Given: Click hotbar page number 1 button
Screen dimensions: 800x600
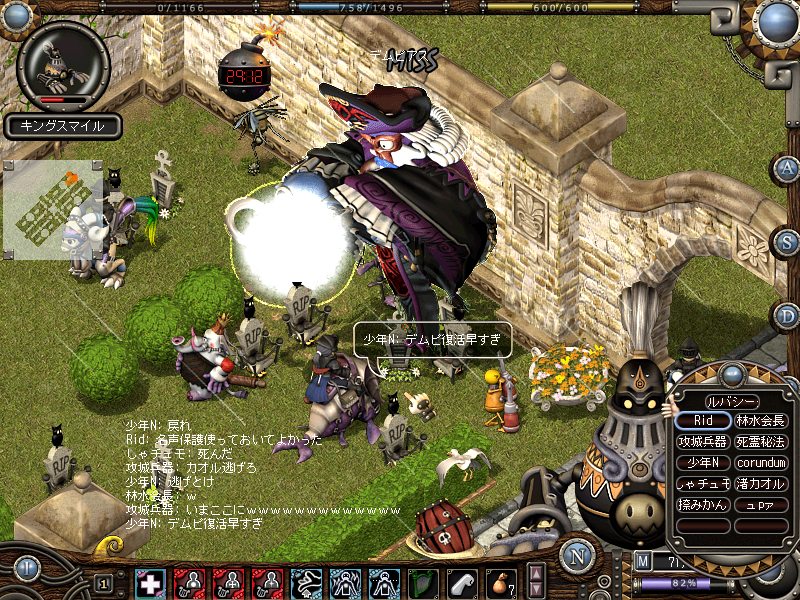Looking at the screenshot, I should (x=103, y=582).
